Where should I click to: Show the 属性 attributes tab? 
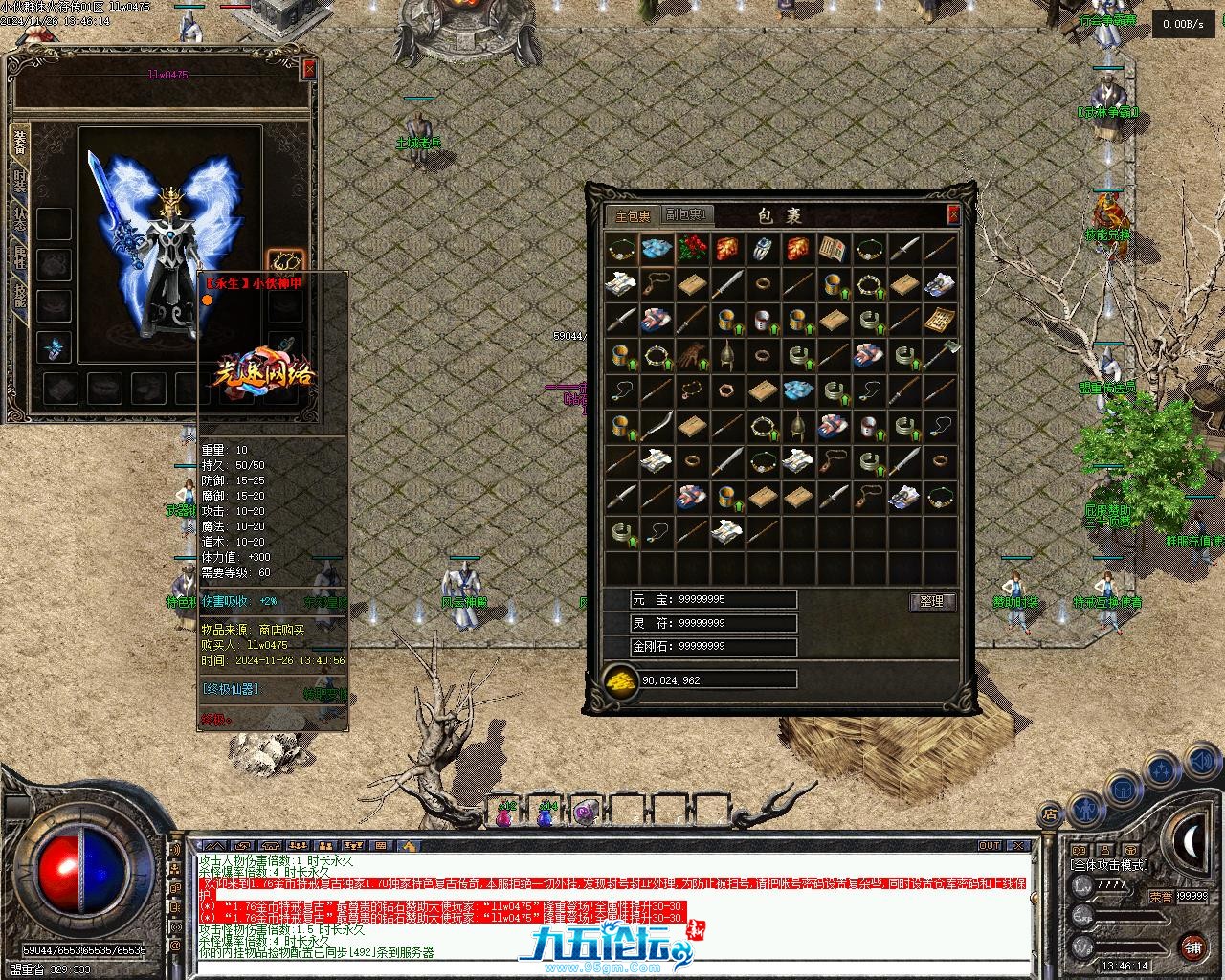19,255
